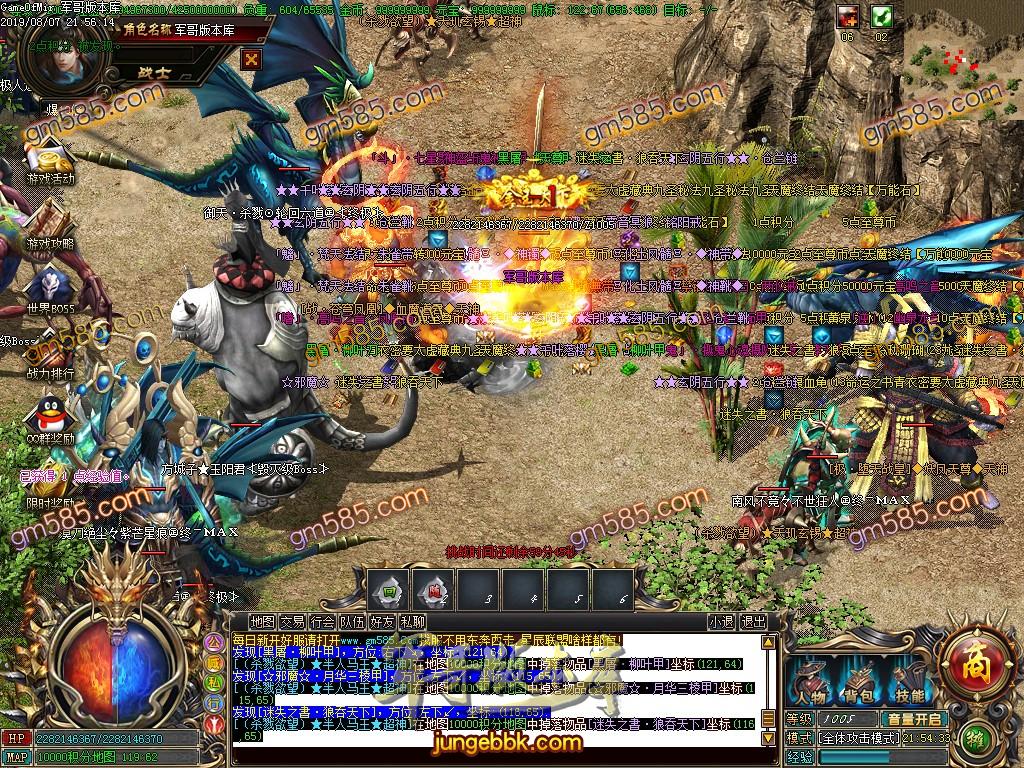
Task: Select the red buff icon with plus
Action: [849, 16]
